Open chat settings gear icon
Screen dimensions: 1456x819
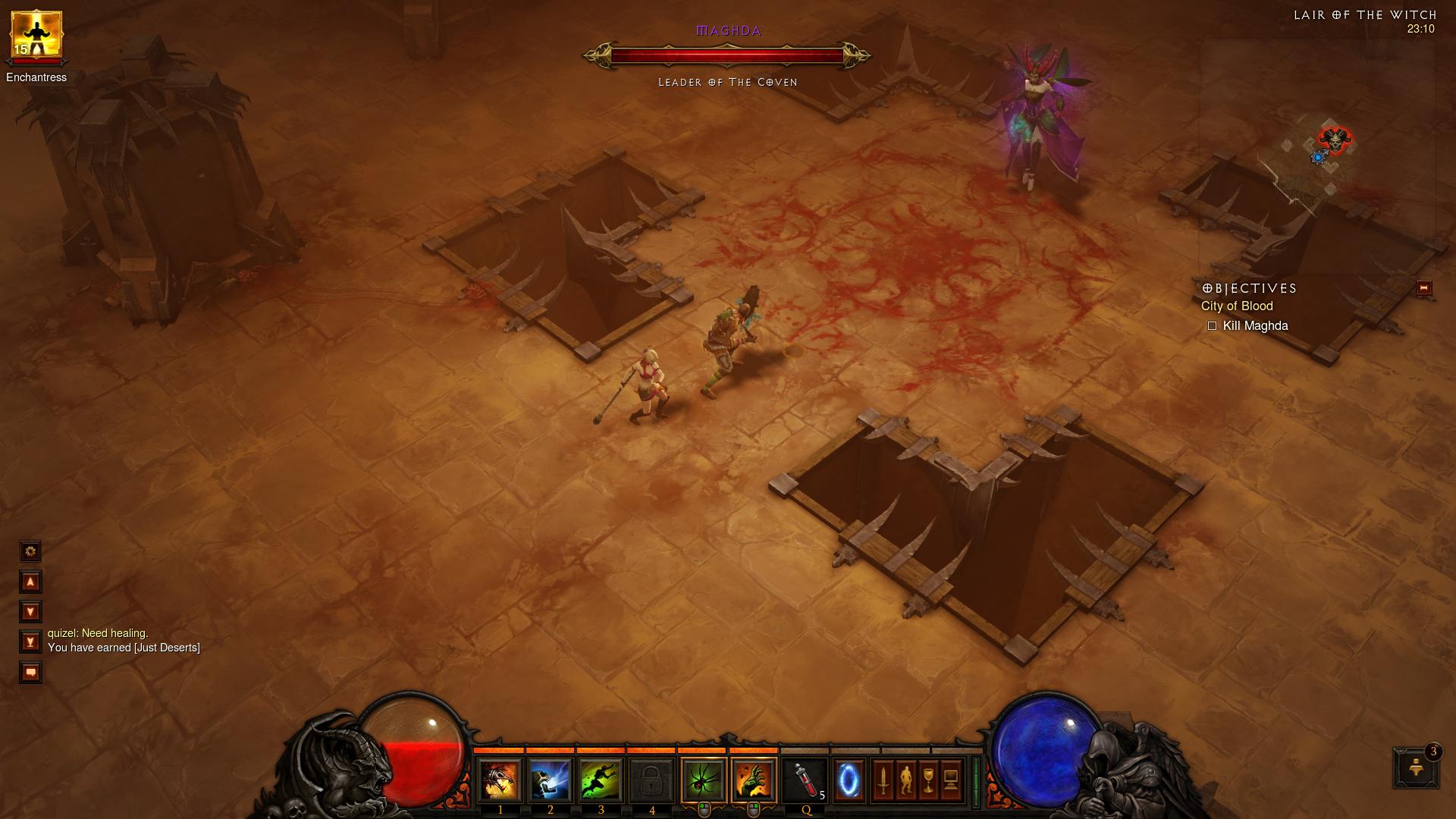coord(30,551)
